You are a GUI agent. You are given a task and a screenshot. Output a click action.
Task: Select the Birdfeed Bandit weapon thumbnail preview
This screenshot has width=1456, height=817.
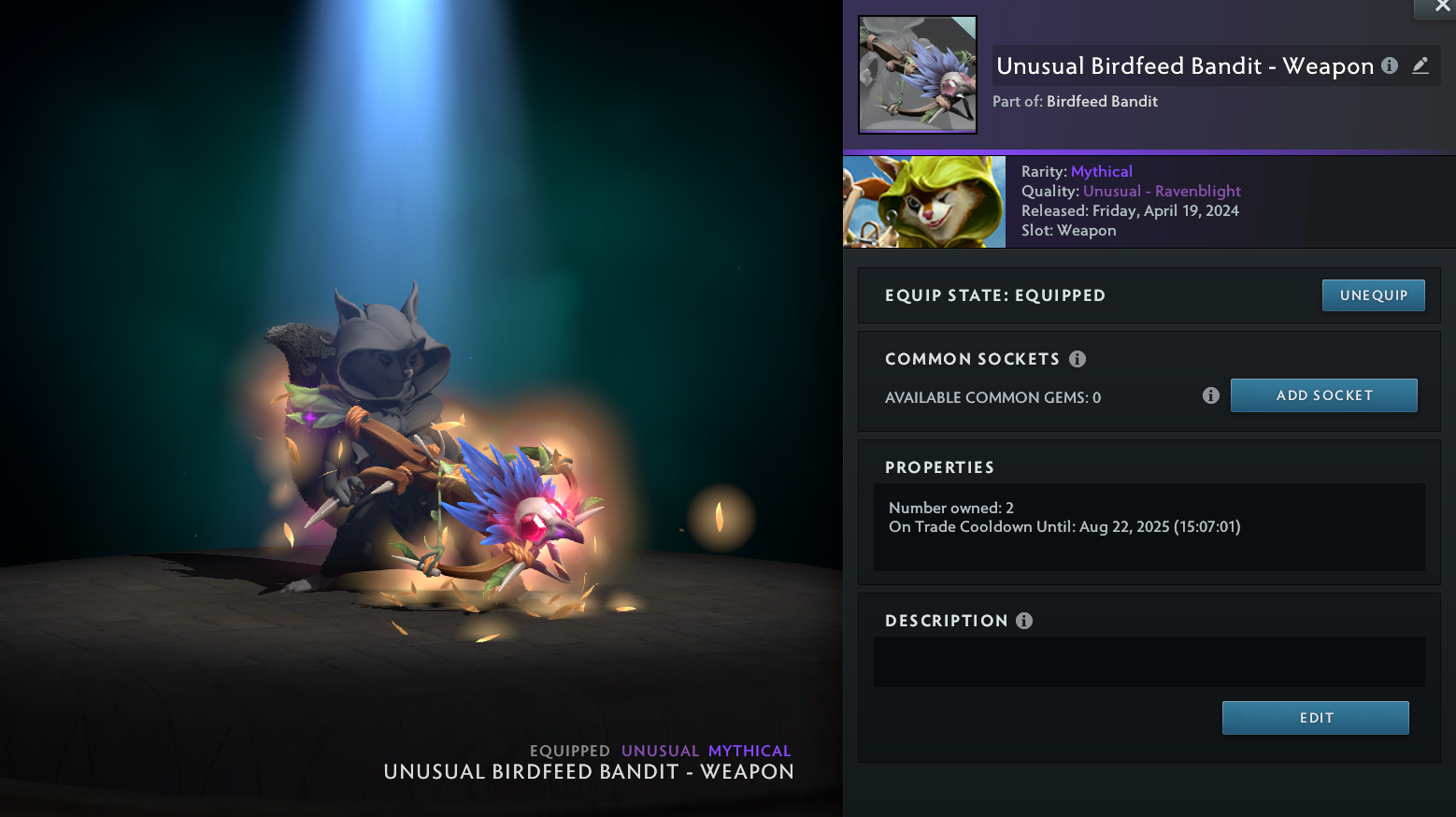tap(917, 74)
